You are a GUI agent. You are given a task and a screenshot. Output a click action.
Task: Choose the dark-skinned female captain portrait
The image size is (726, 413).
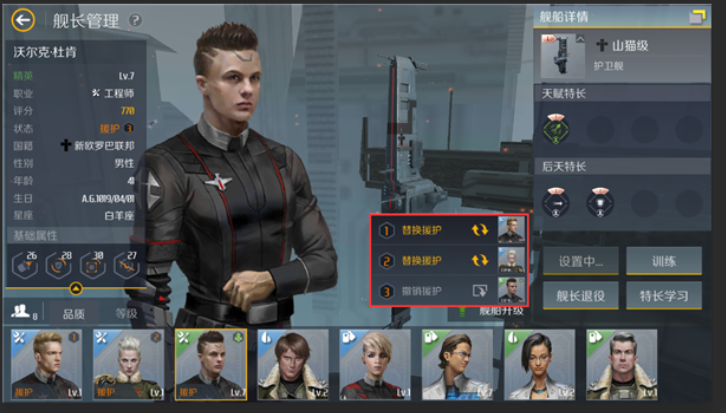538,364
